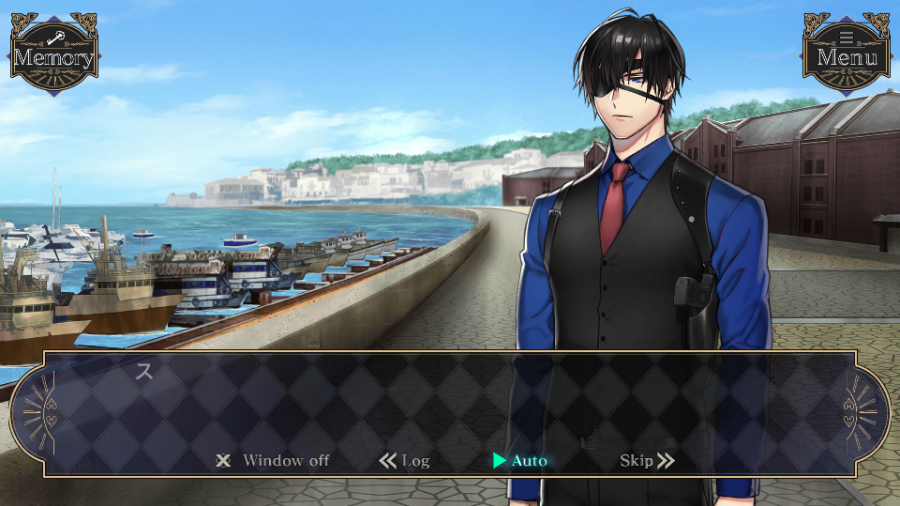Hide the dialogue with Window off
The width and height of the screenshot is (900, 506).
coord(273,461)
